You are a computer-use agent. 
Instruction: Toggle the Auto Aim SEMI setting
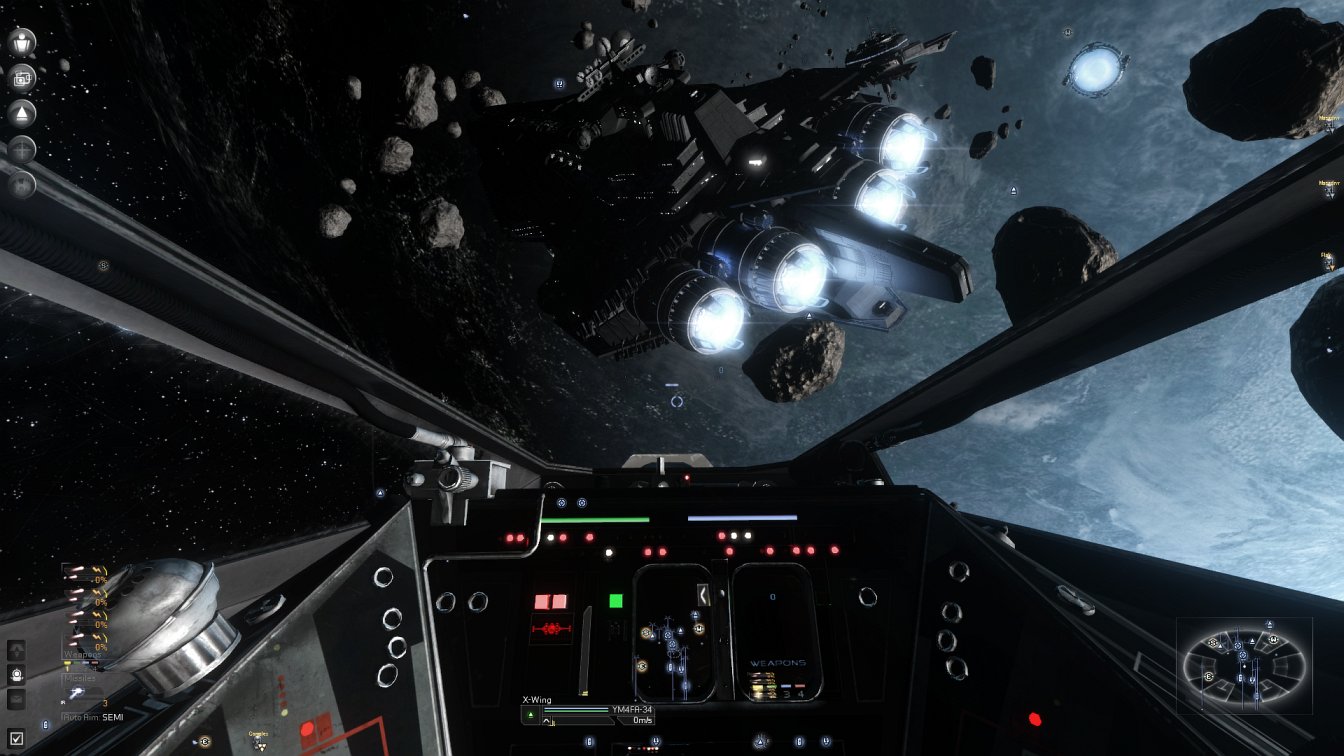(95, 717)
